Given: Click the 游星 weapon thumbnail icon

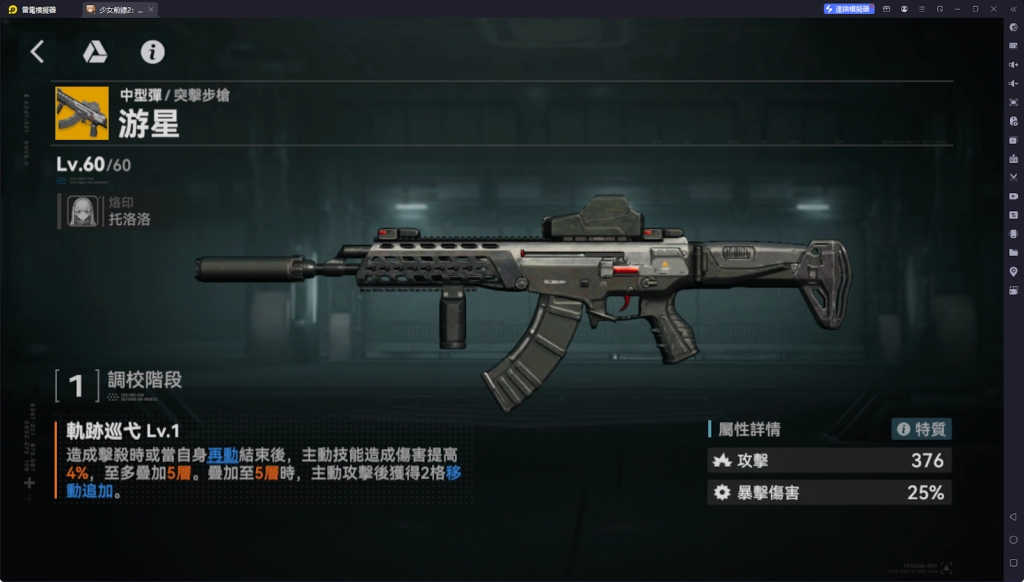Looking at the screenshot, I should pos(82,113).
